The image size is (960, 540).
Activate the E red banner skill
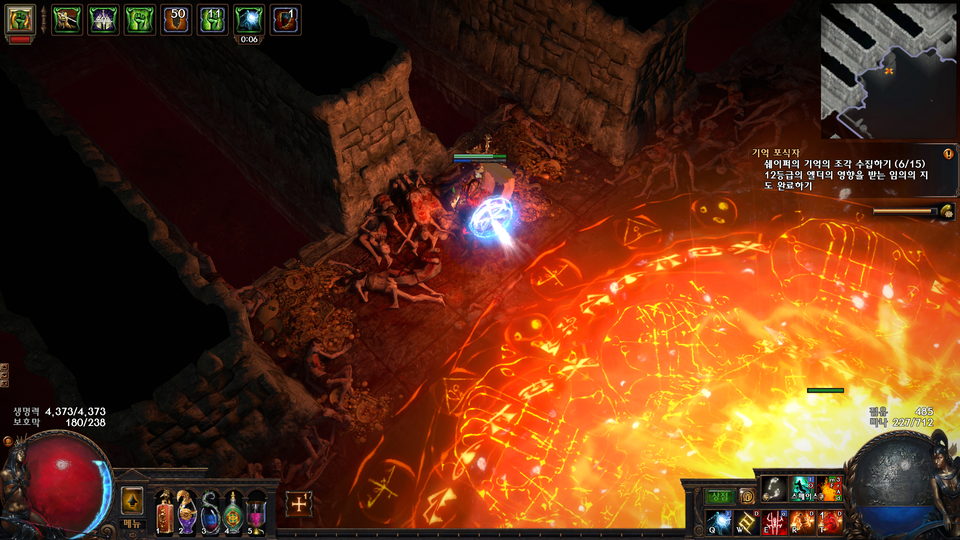click(x=774, y=521)
